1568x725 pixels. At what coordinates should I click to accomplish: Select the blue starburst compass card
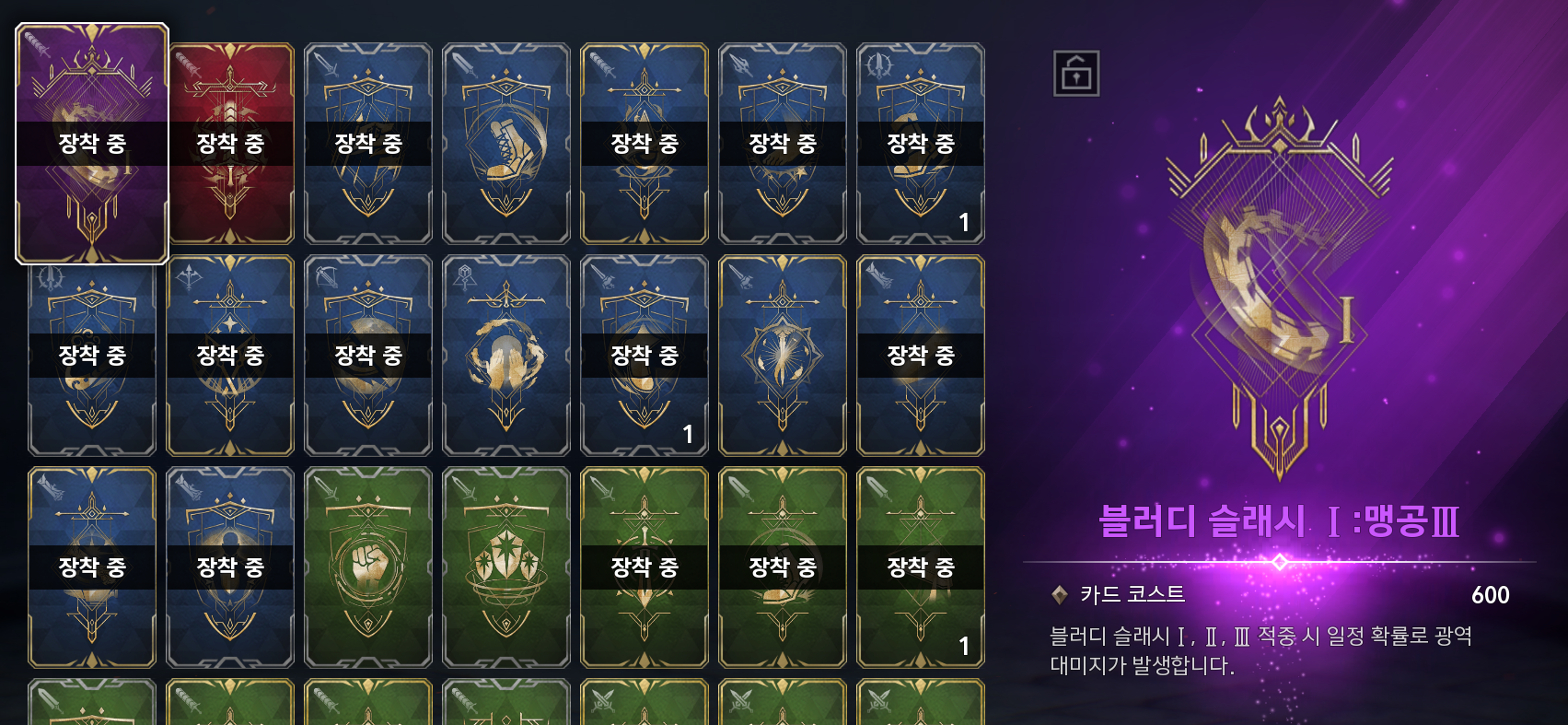coord(783,356)
